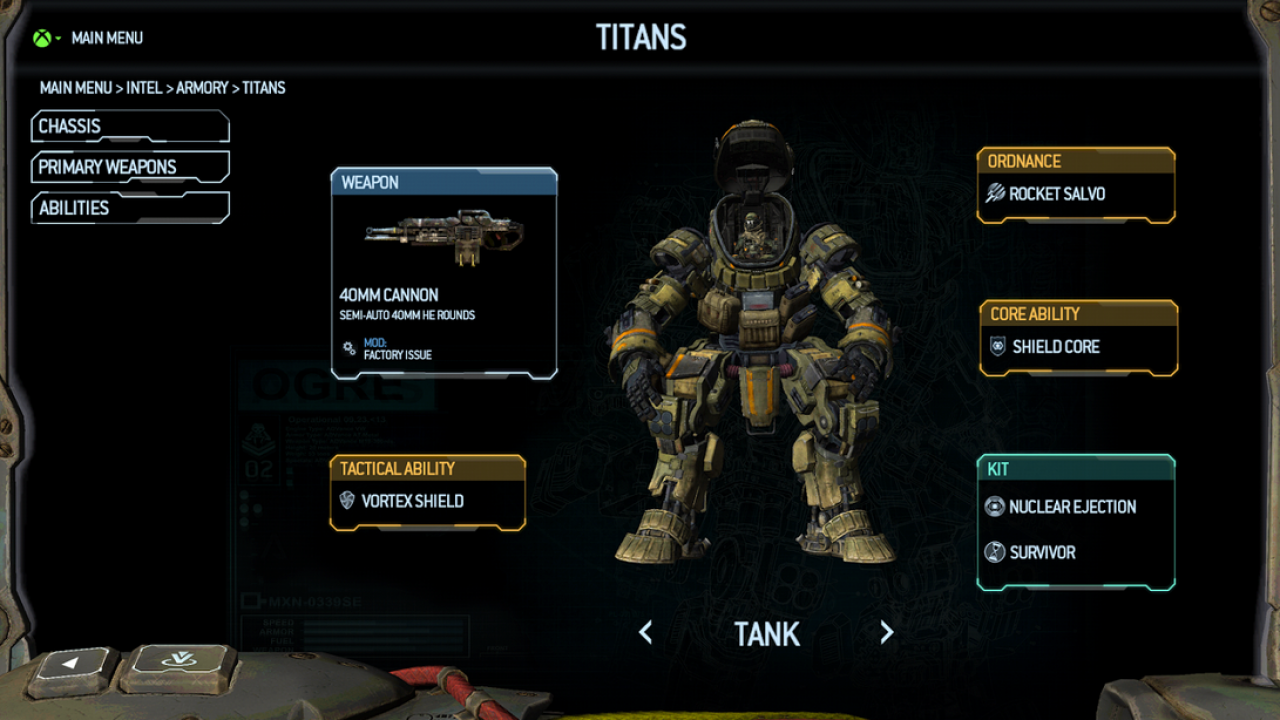
Task: Show the previous titan loadout with left arrow
Action: point(646,632)
